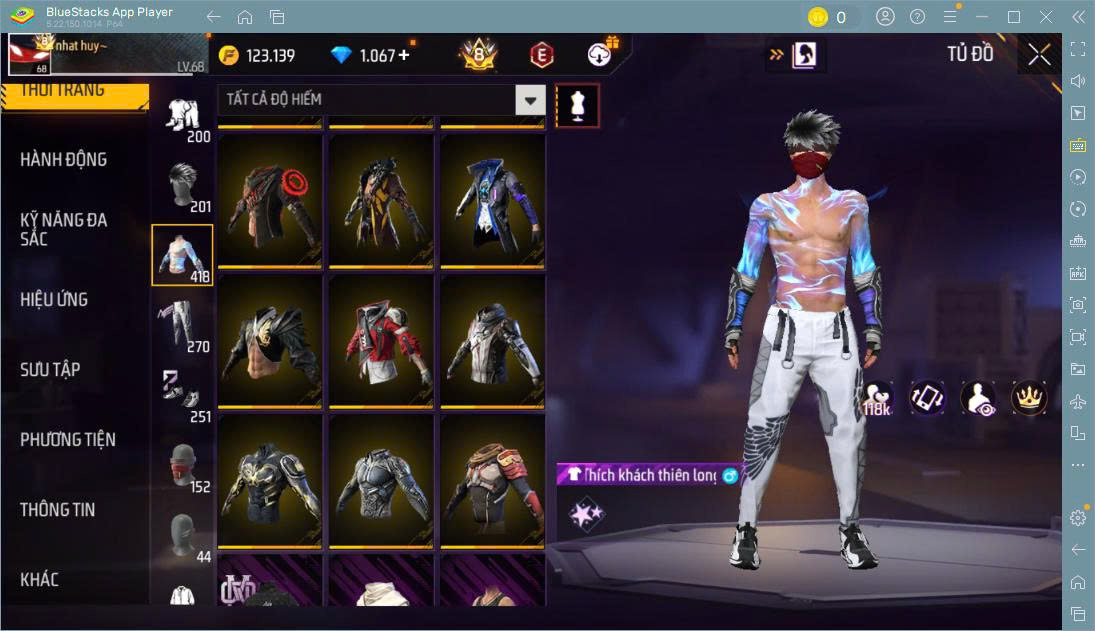Close the wardrobe with the X button
Screen dimensions: 1095x631
(x=1039, y=55)
